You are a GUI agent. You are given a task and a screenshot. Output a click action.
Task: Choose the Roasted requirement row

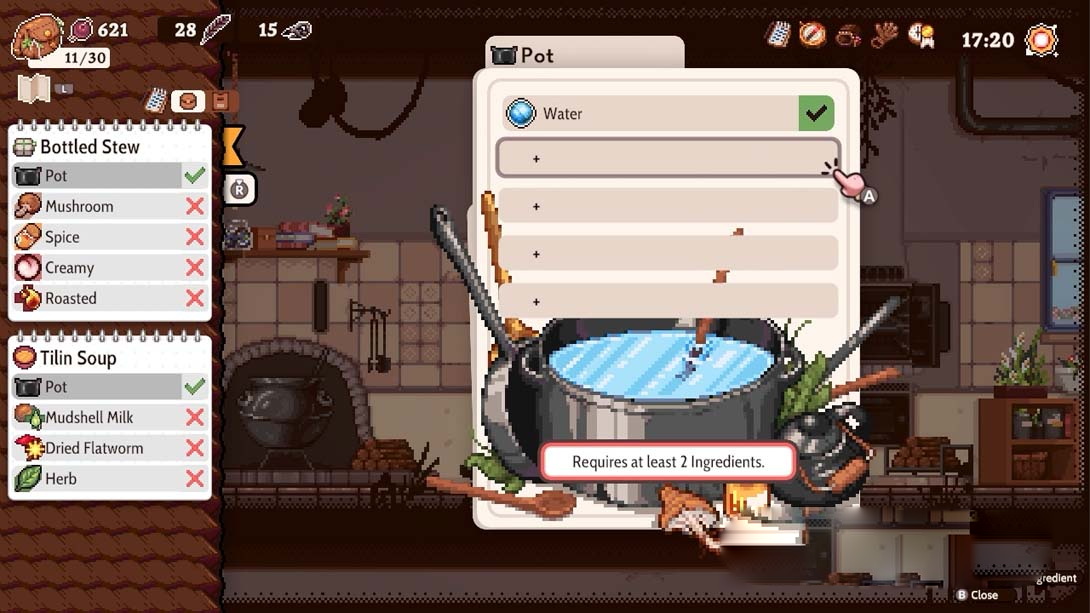(110, 298)
